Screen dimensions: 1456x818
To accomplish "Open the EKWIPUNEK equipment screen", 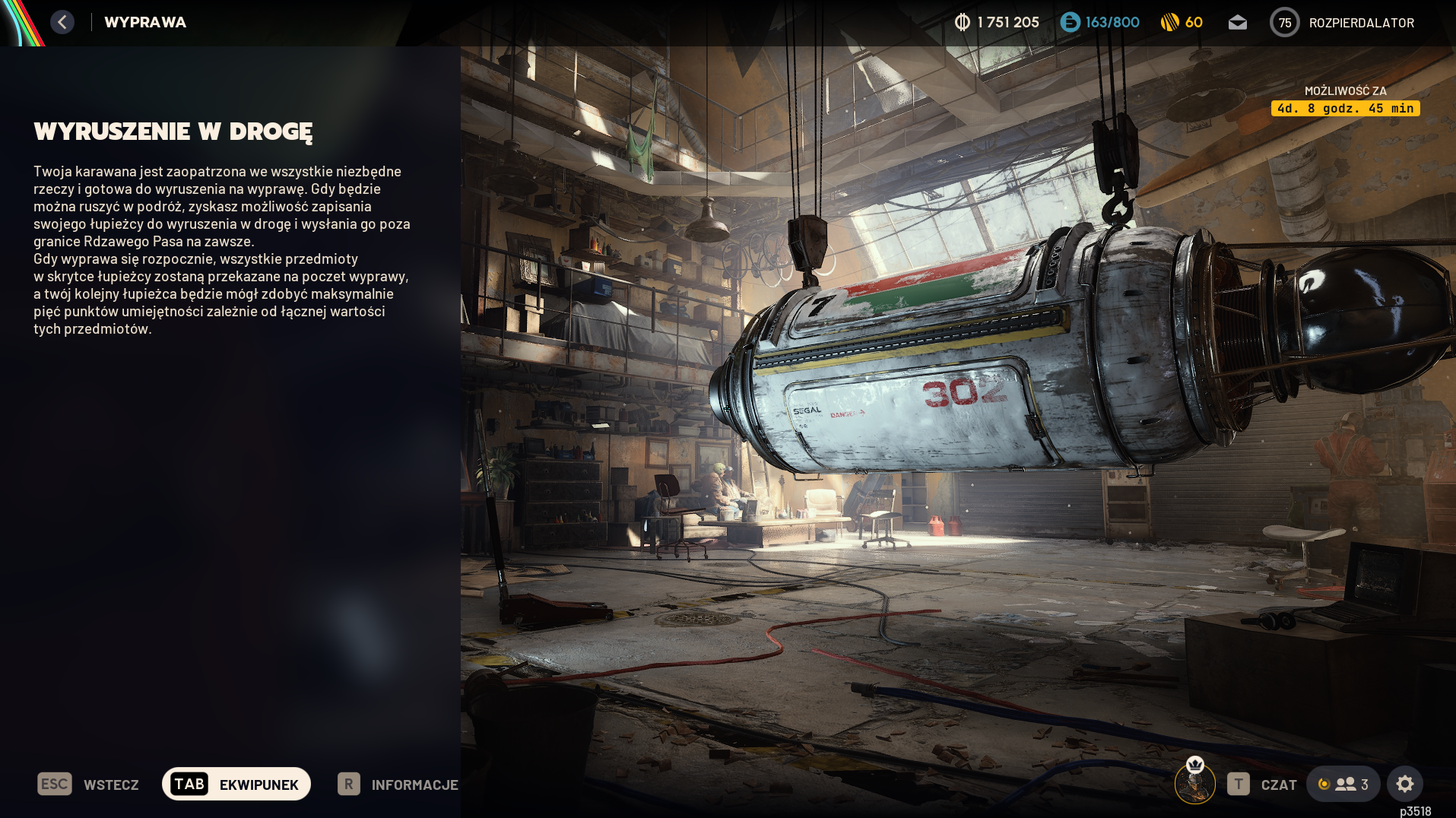I will pyautogui.click(x=236, y=785).
